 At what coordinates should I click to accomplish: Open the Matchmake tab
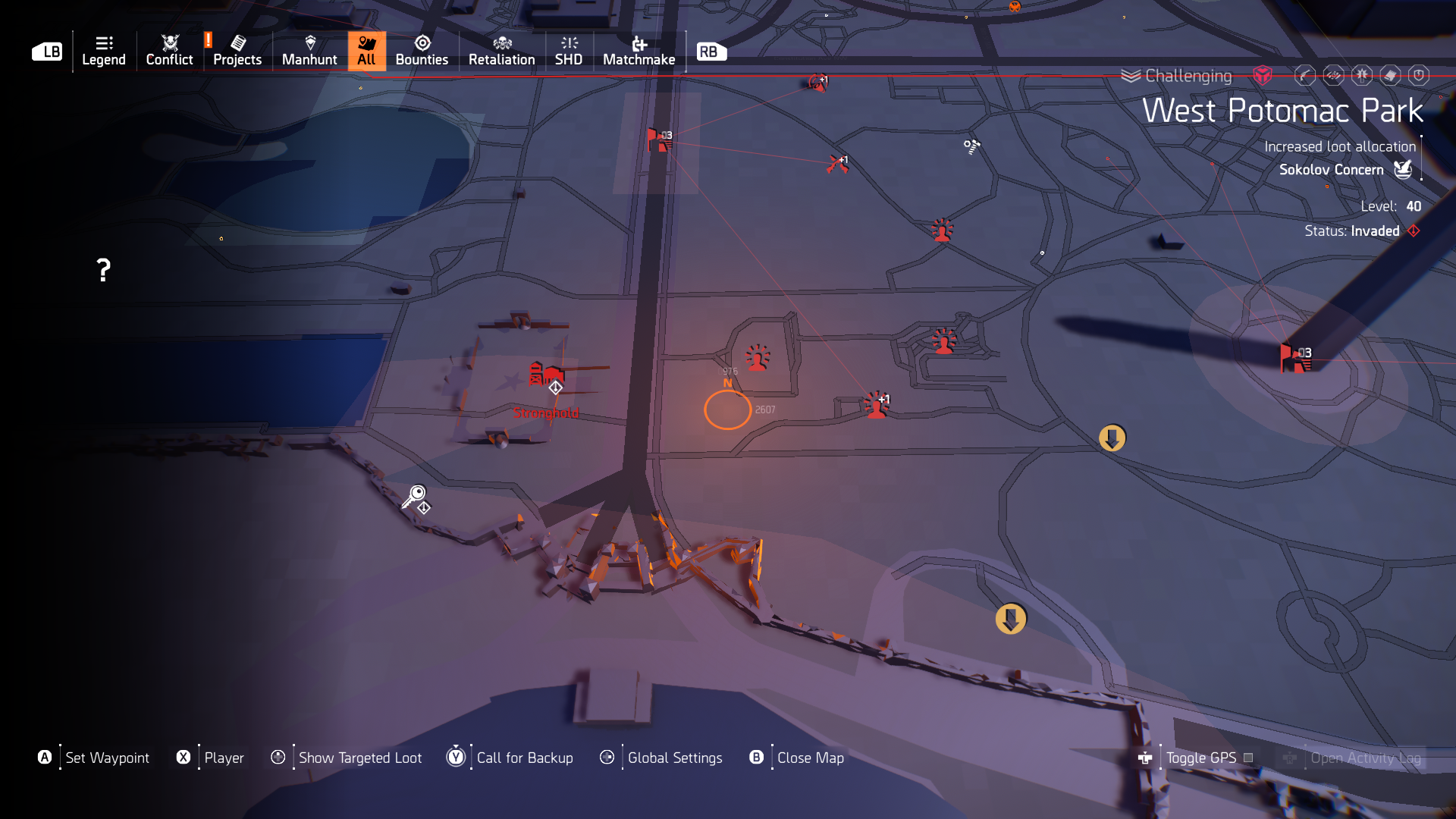click(639, 51)
